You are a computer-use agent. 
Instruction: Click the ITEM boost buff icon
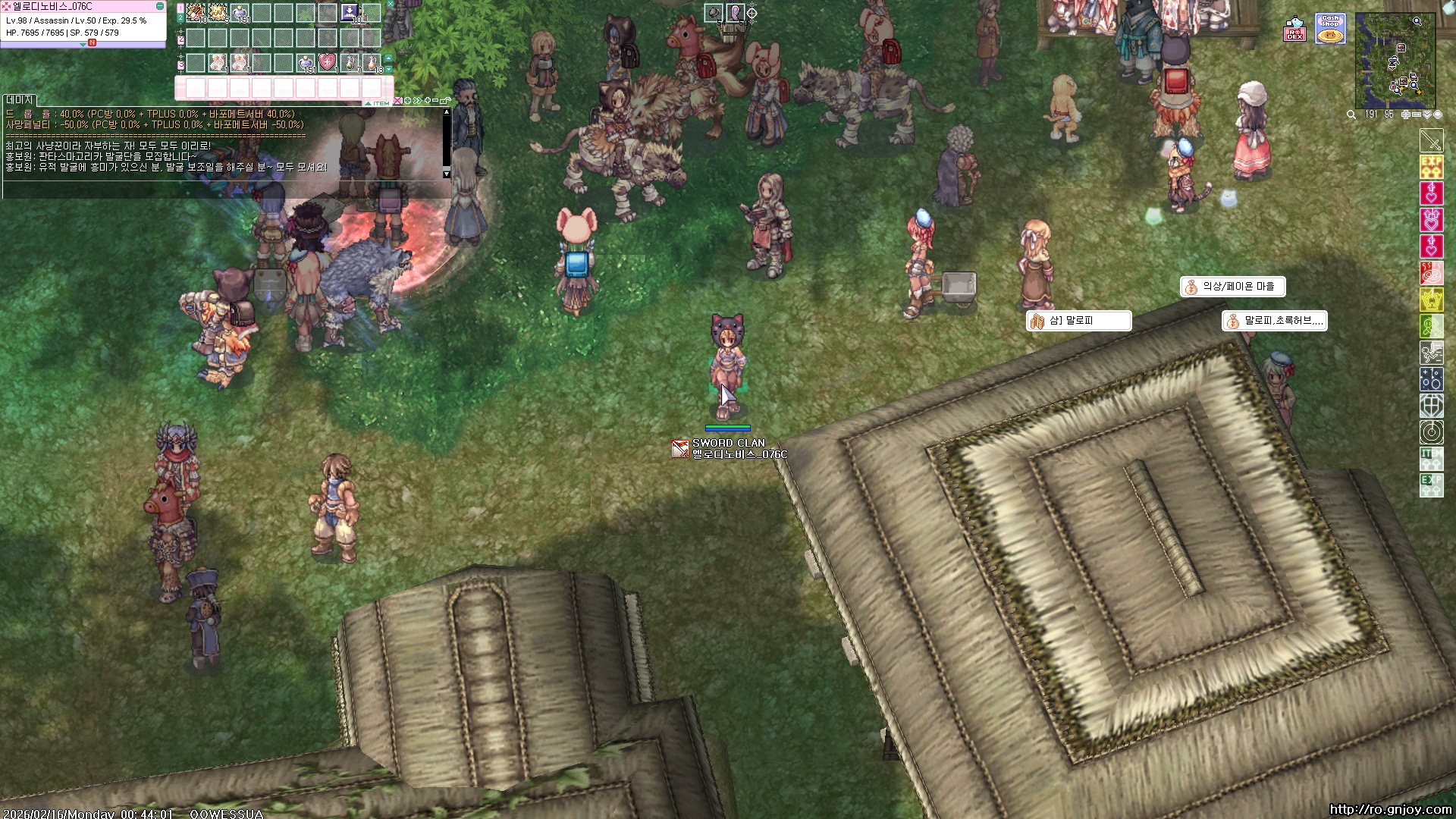(1431, 459)
